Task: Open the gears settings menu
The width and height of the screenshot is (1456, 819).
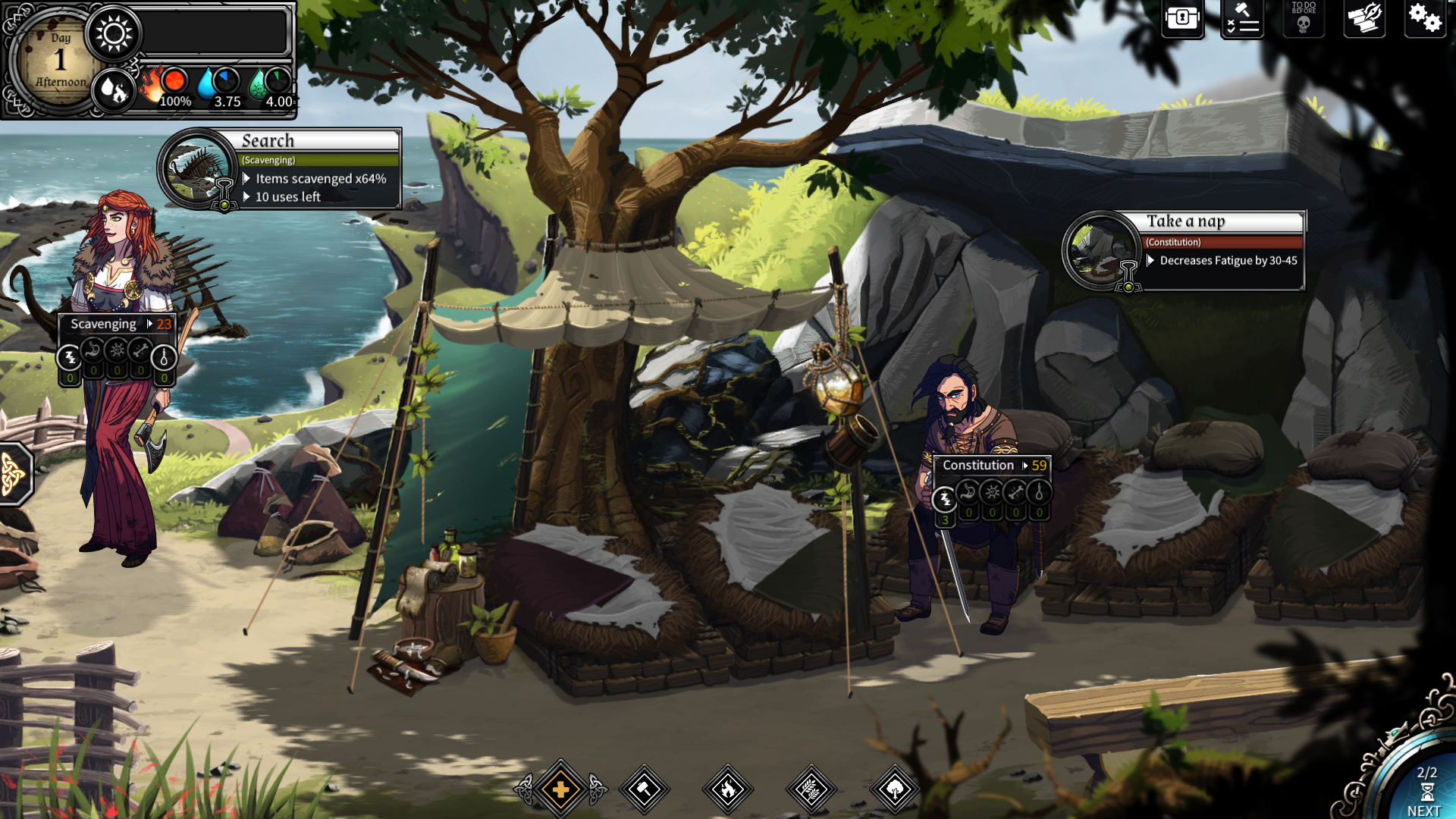Action: coord(1424,18)
